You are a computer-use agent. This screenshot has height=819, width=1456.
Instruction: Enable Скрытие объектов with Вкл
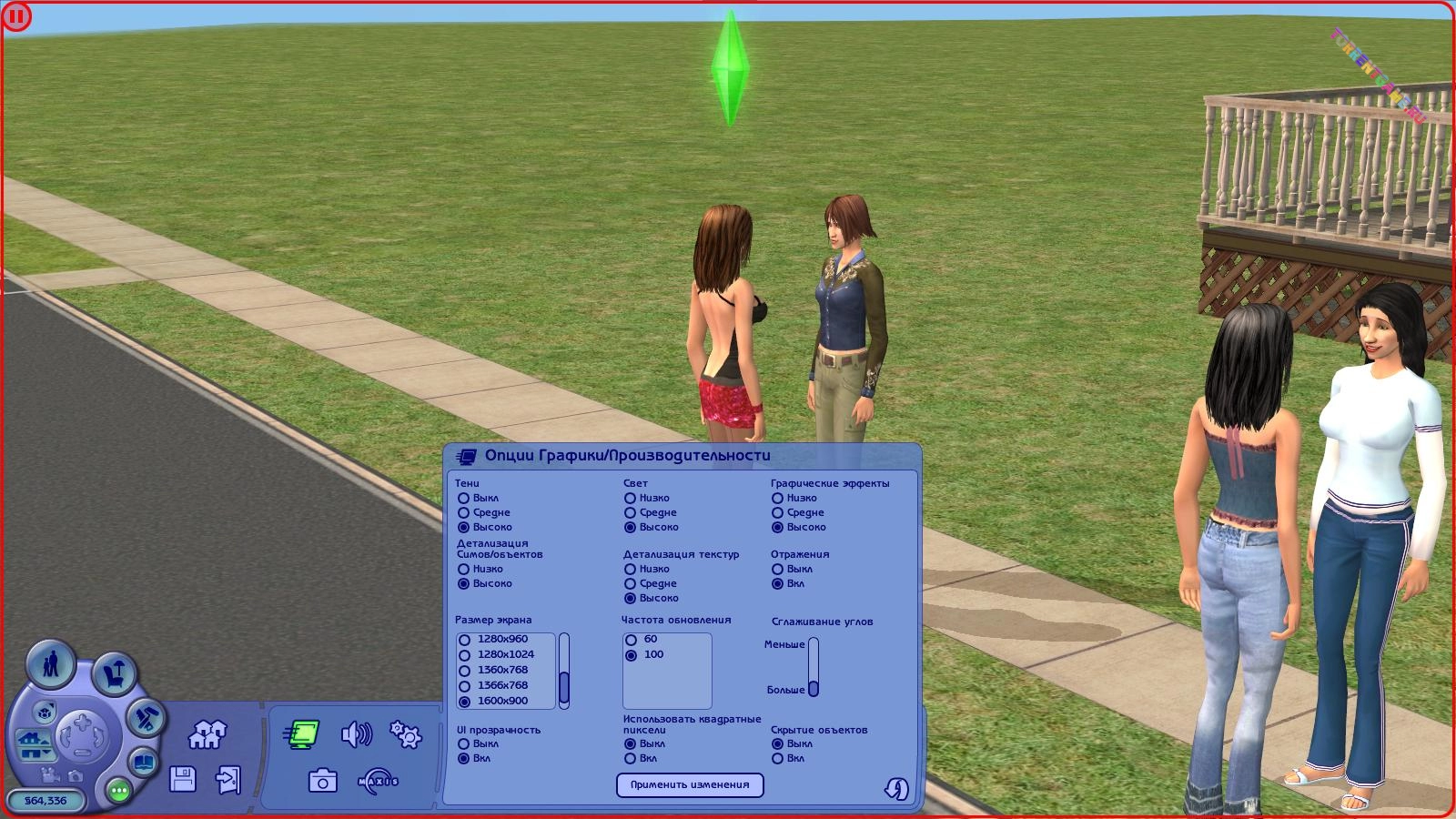tap(777, 758)
